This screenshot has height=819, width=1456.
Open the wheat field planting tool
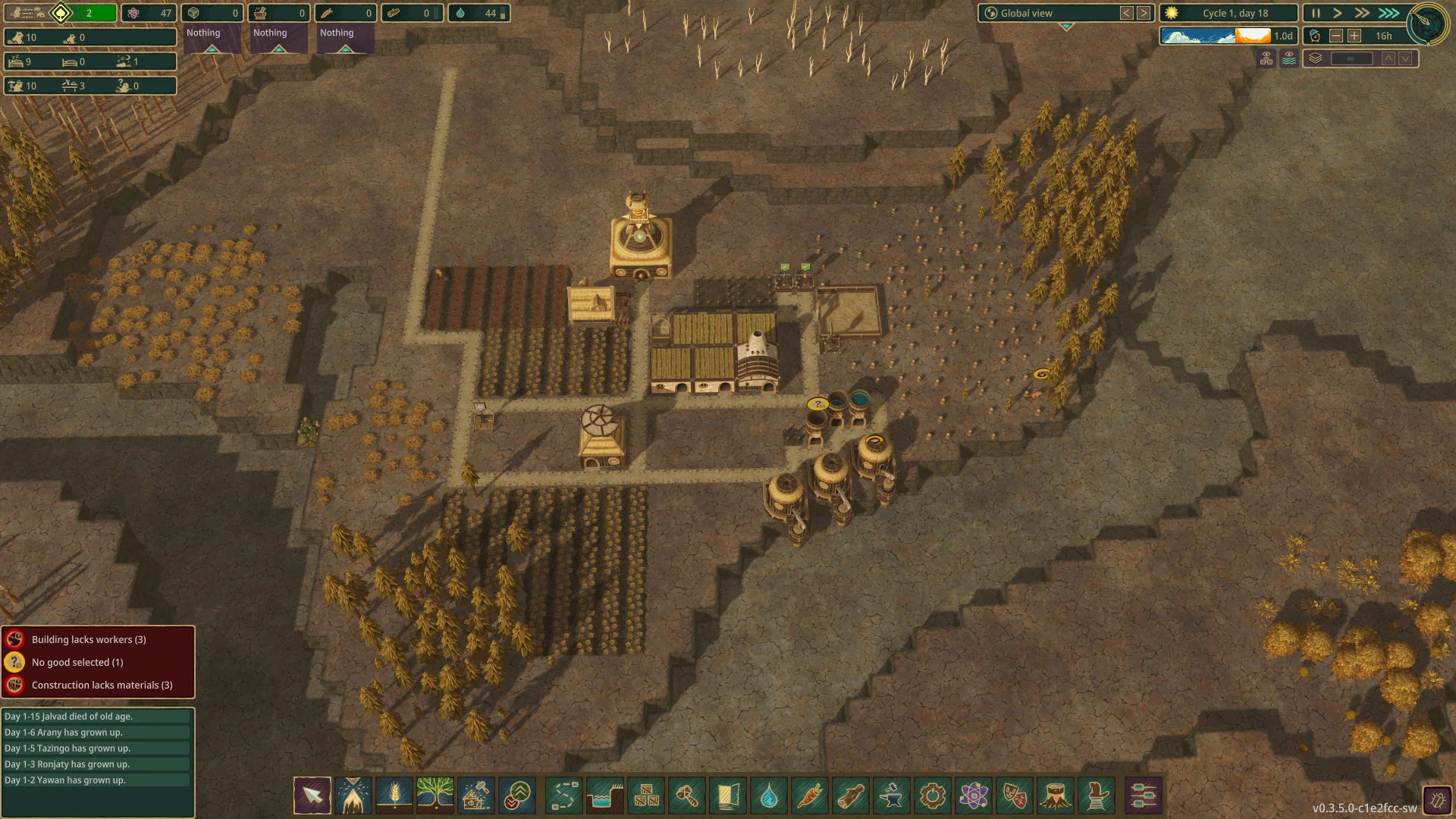point(394,795)
